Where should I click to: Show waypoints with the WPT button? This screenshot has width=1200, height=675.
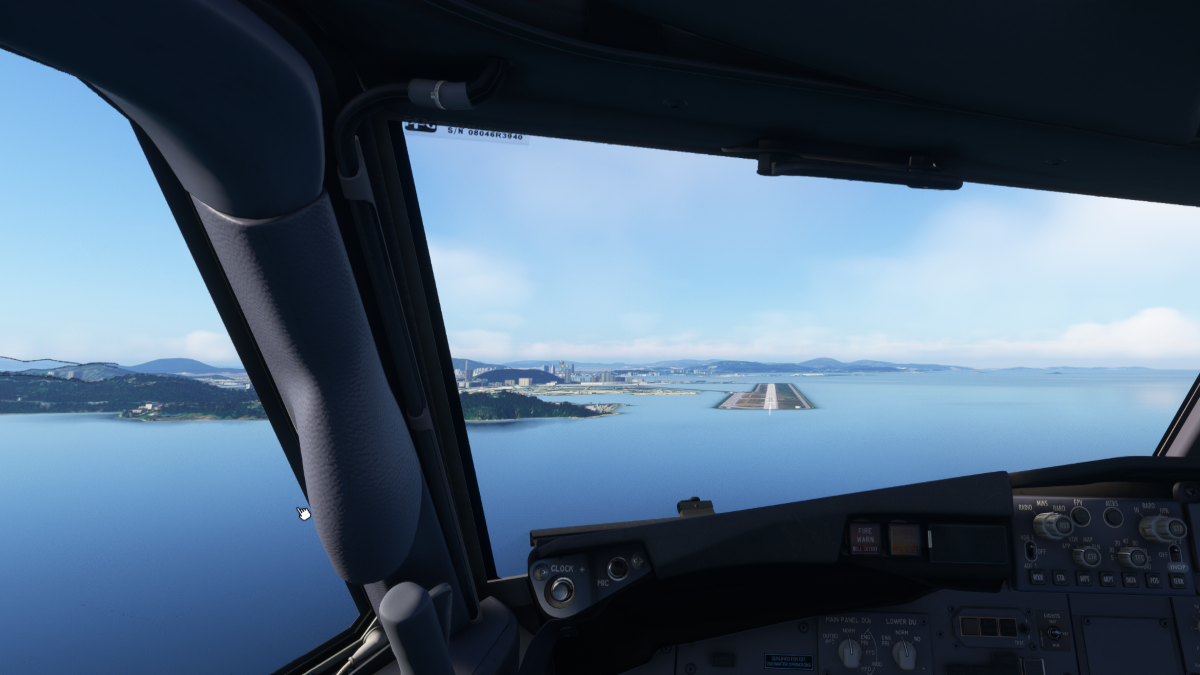(1084, 578)
